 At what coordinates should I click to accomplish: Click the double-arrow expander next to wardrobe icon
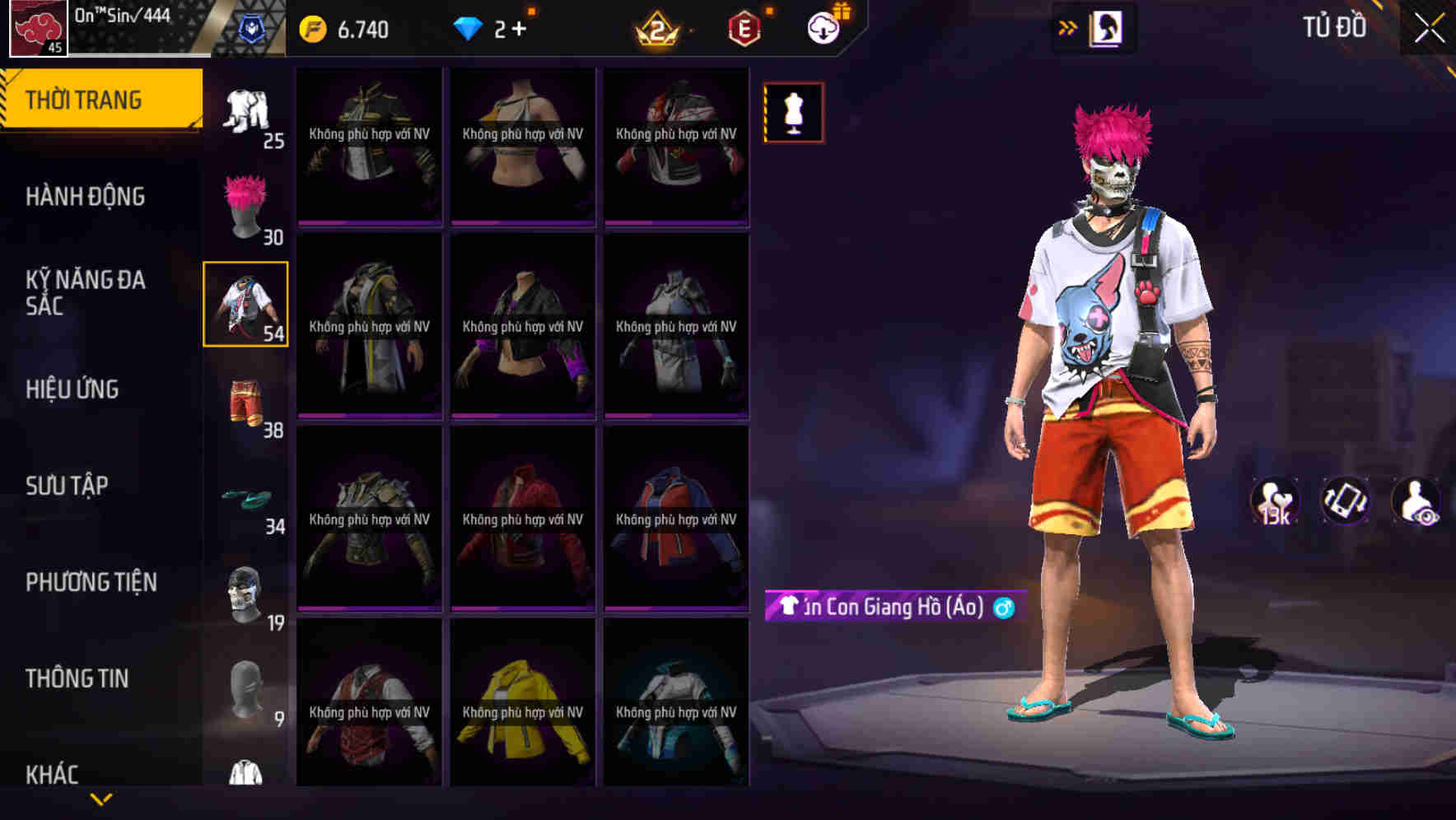1066,26
